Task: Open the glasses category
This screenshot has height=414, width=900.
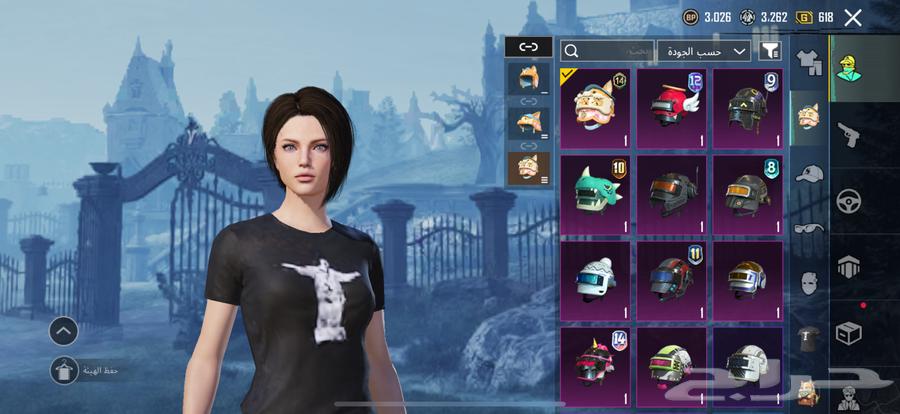Action: pyautogui.click(x=808, y=227)
